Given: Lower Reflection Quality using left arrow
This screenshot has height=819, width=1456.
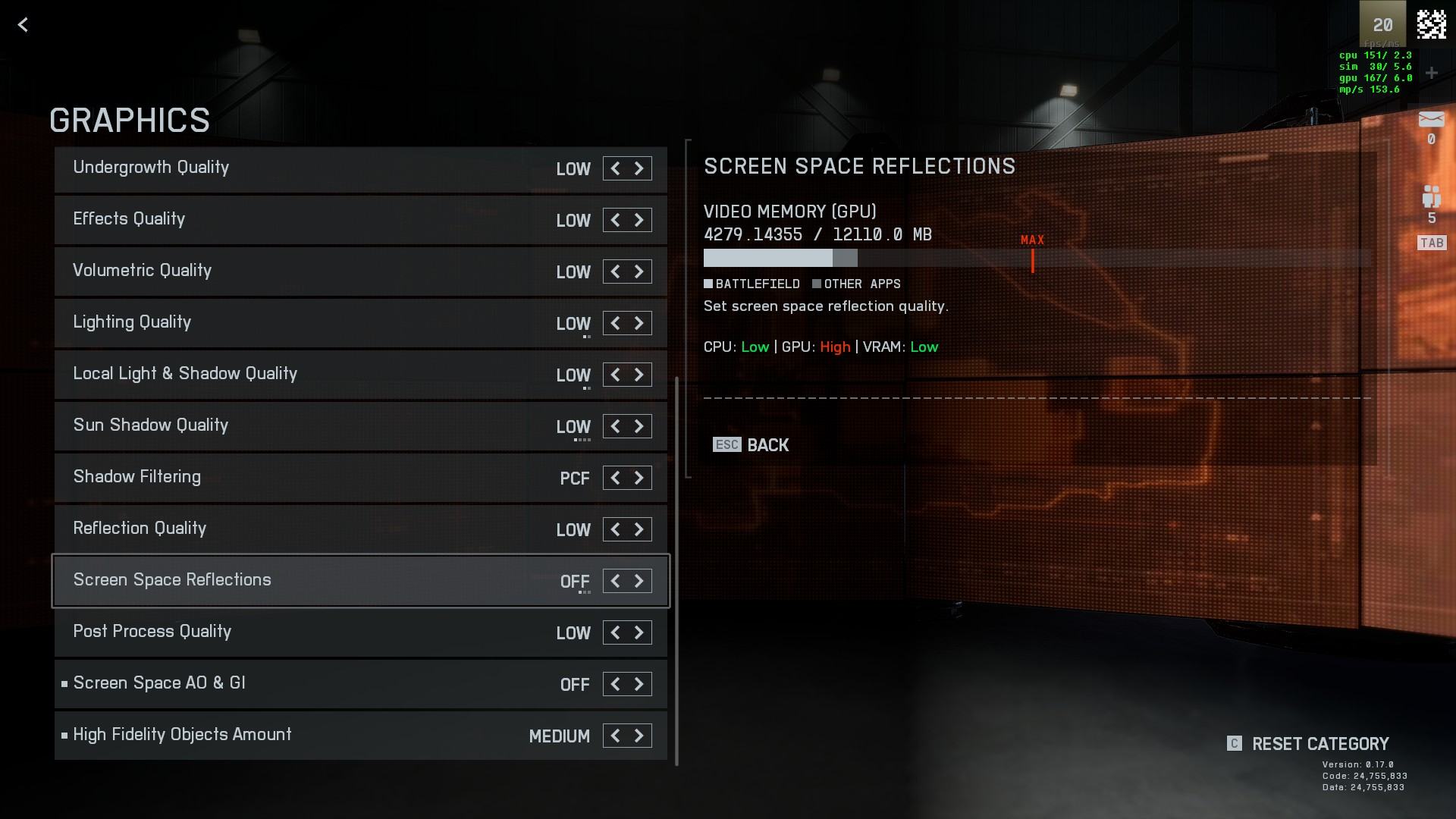Looking at the screenshot, I should [615, 529].
